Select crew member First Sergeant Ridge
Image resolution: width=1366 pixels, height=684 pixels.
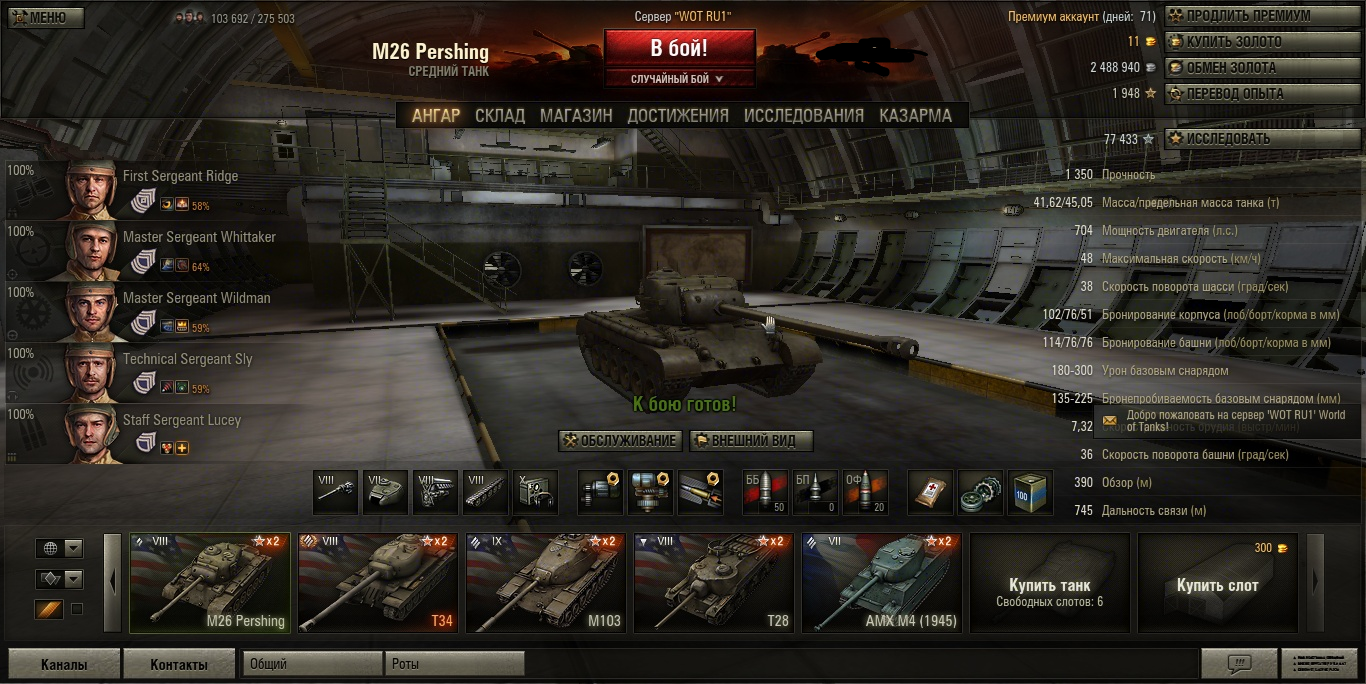[150, 188]
